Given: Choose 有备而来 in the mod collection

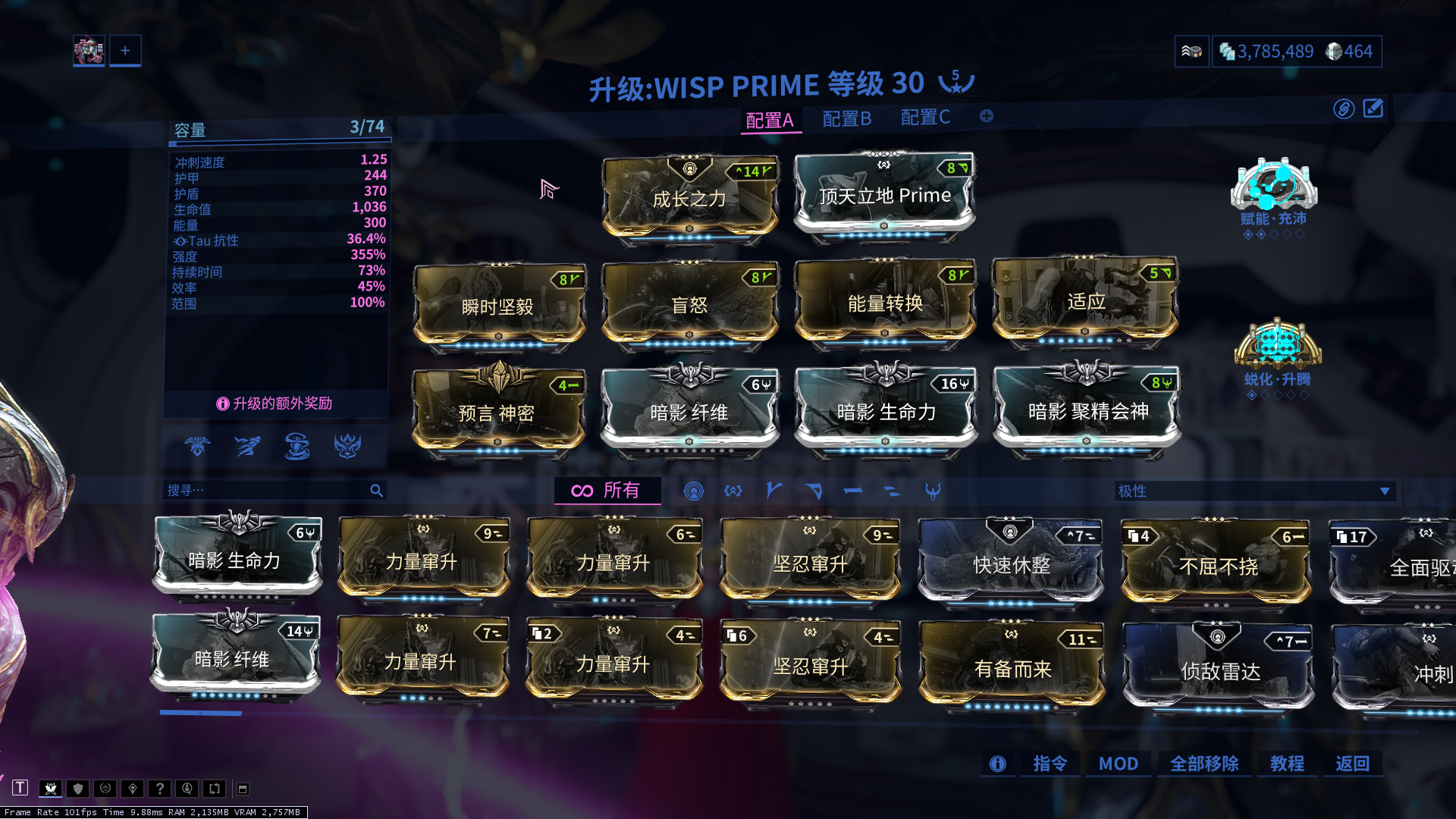Looking at the screenshot, I should [1012, 669].
